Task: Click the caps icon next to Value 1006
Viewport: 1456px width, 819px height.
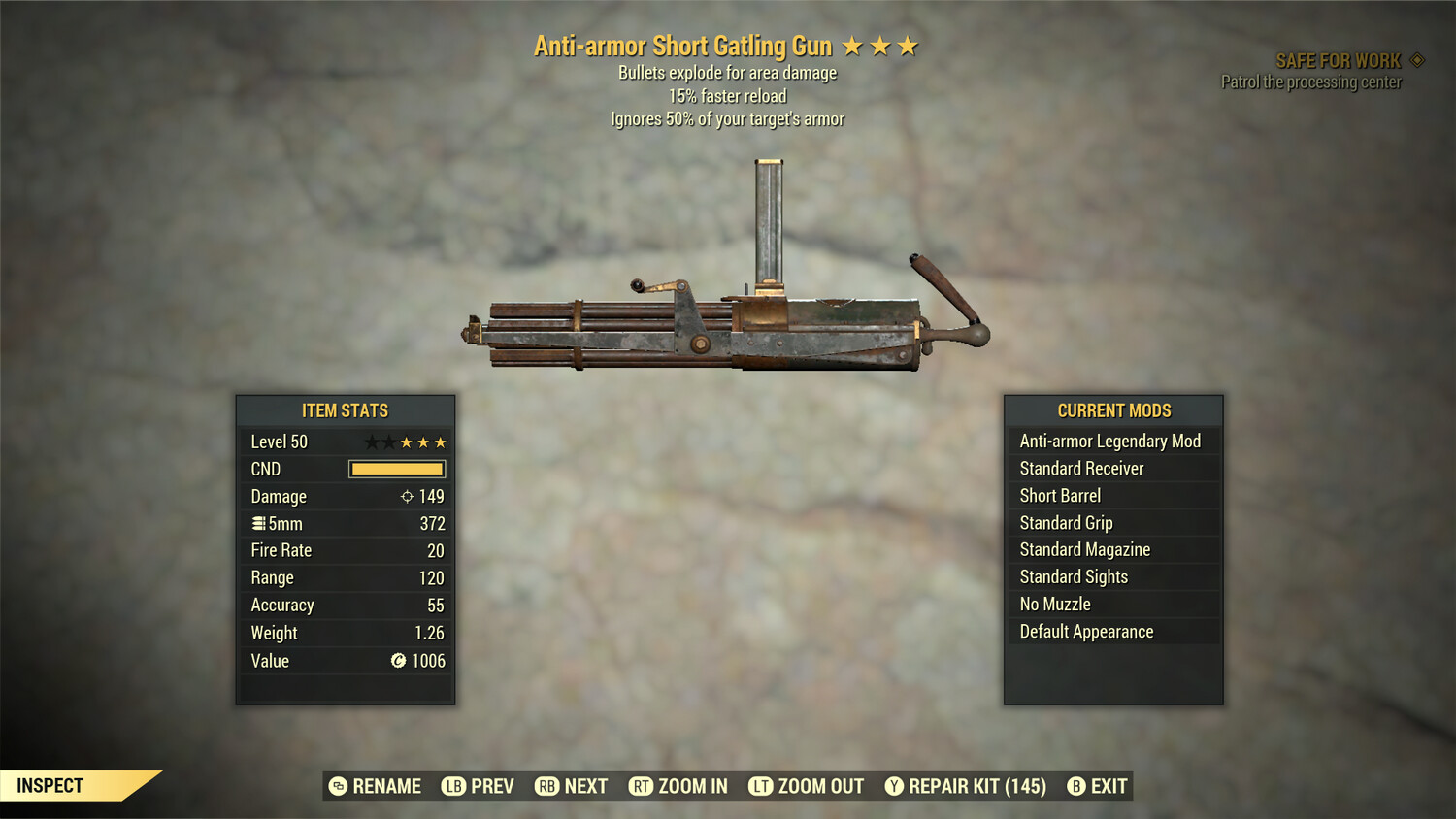Action: pos(397,661)
